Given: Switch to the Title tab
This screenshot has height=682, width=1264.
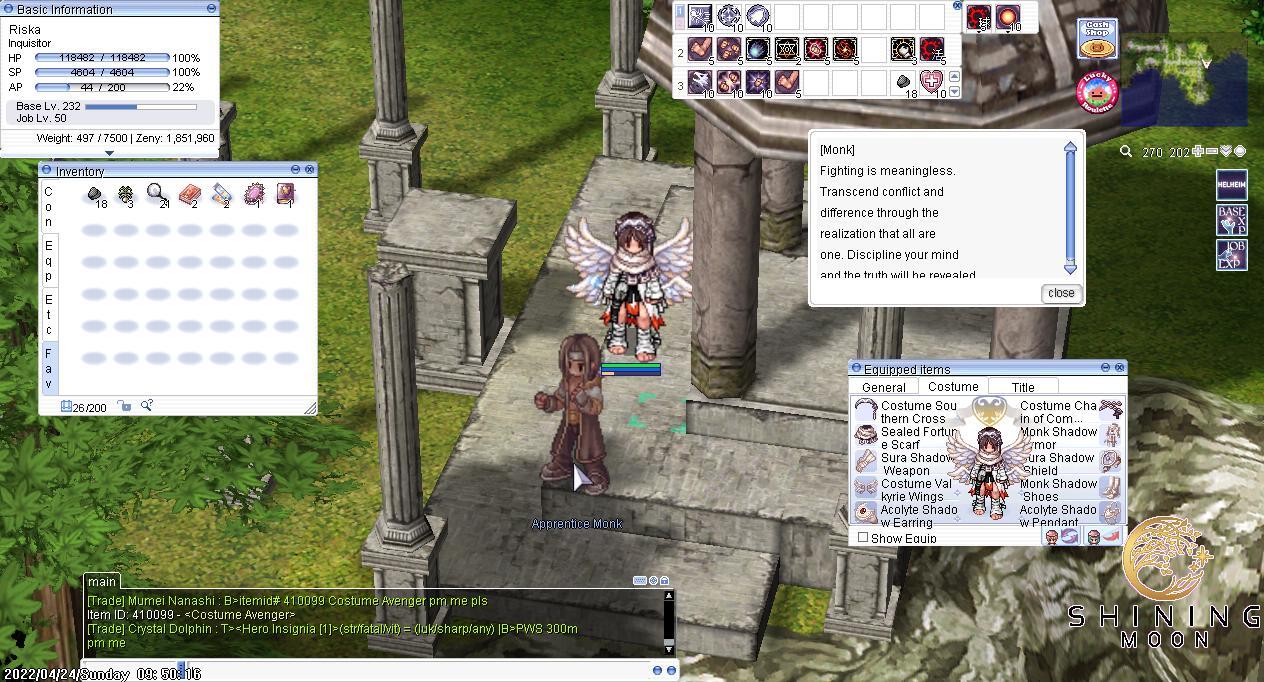Looking at the screenshot, I should 1023,387.
